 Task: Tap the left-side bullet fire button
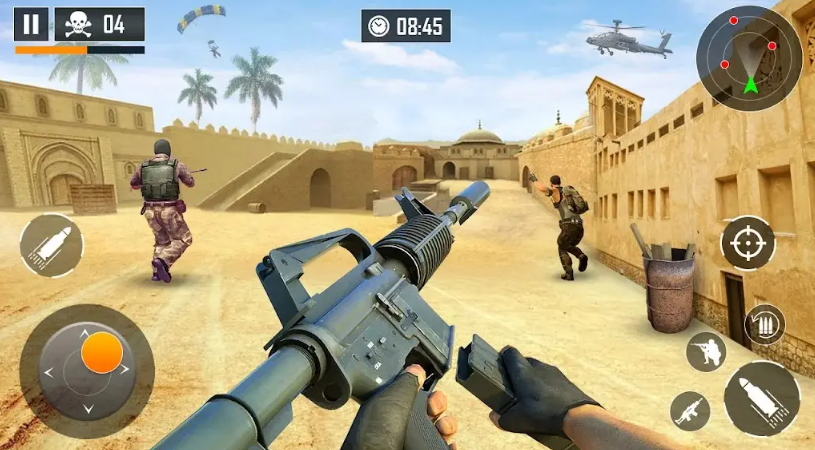coord(51,246)
